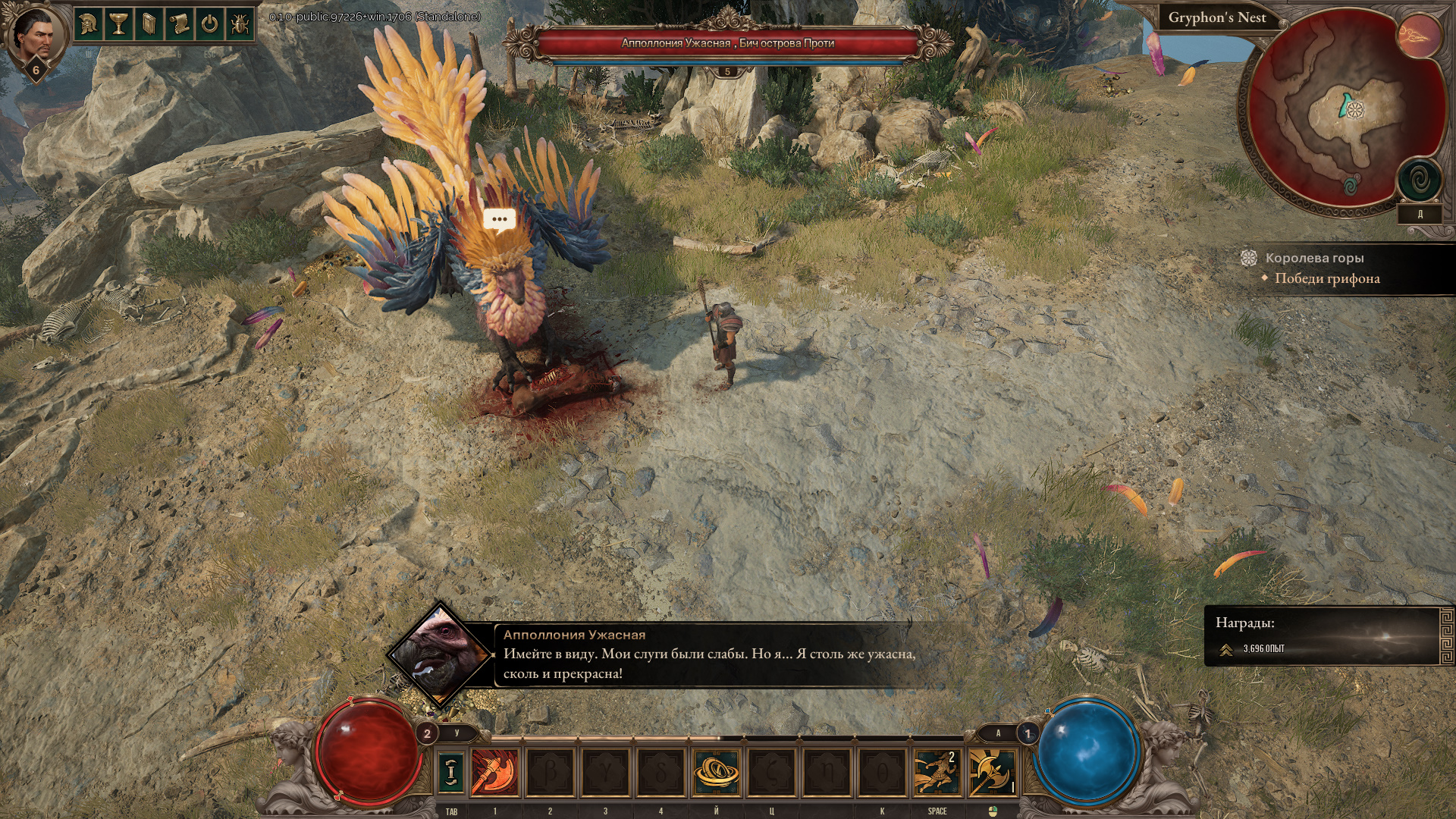Open the book journal icon
This screenshot has width=1456, height=819.
149,24
